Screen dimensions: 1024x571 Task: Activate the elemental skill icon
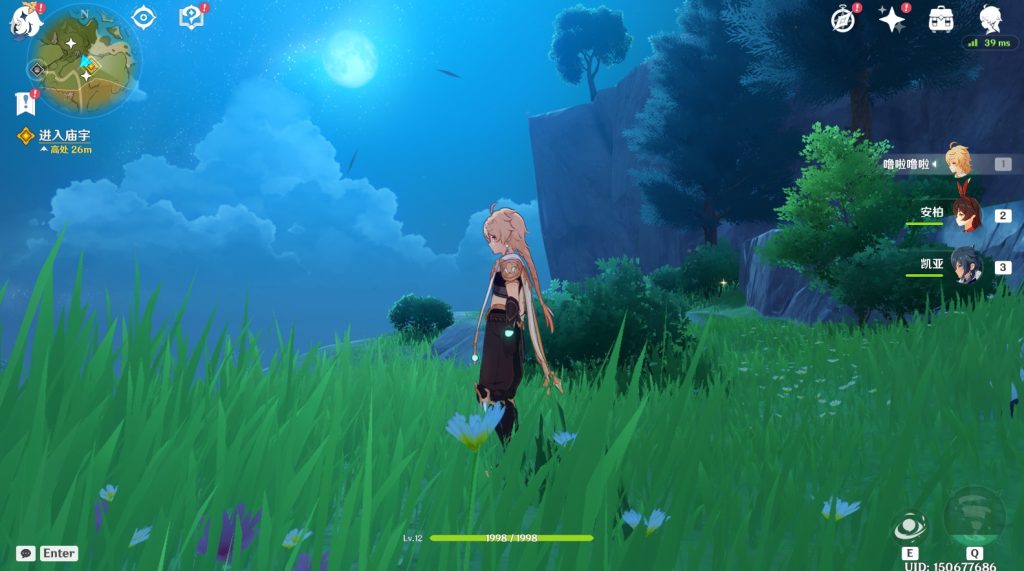[x=910, y=527]
